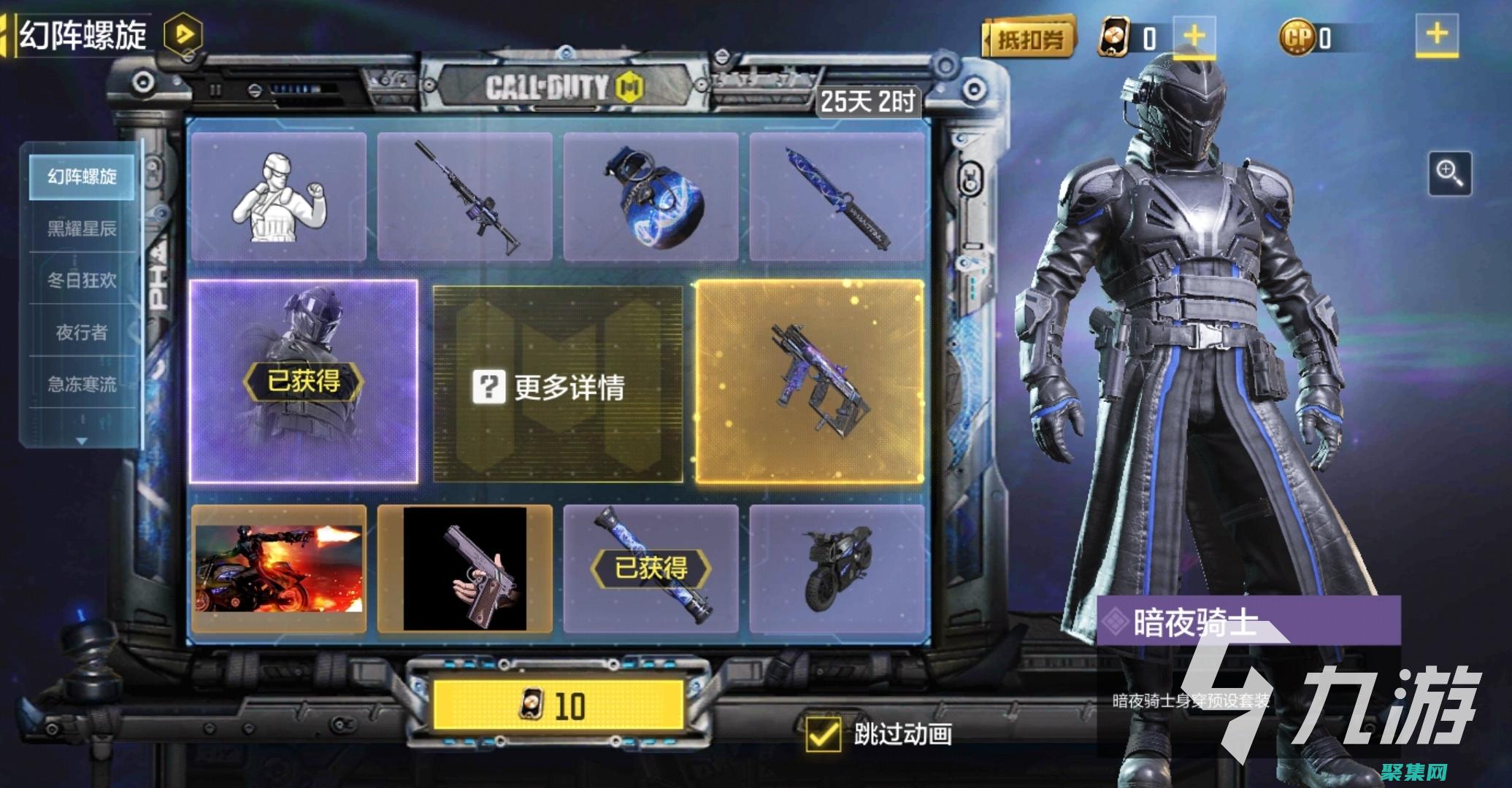
Task: Open the 幻阵螺旋 preview play icon
Action: tap(185, 34)
